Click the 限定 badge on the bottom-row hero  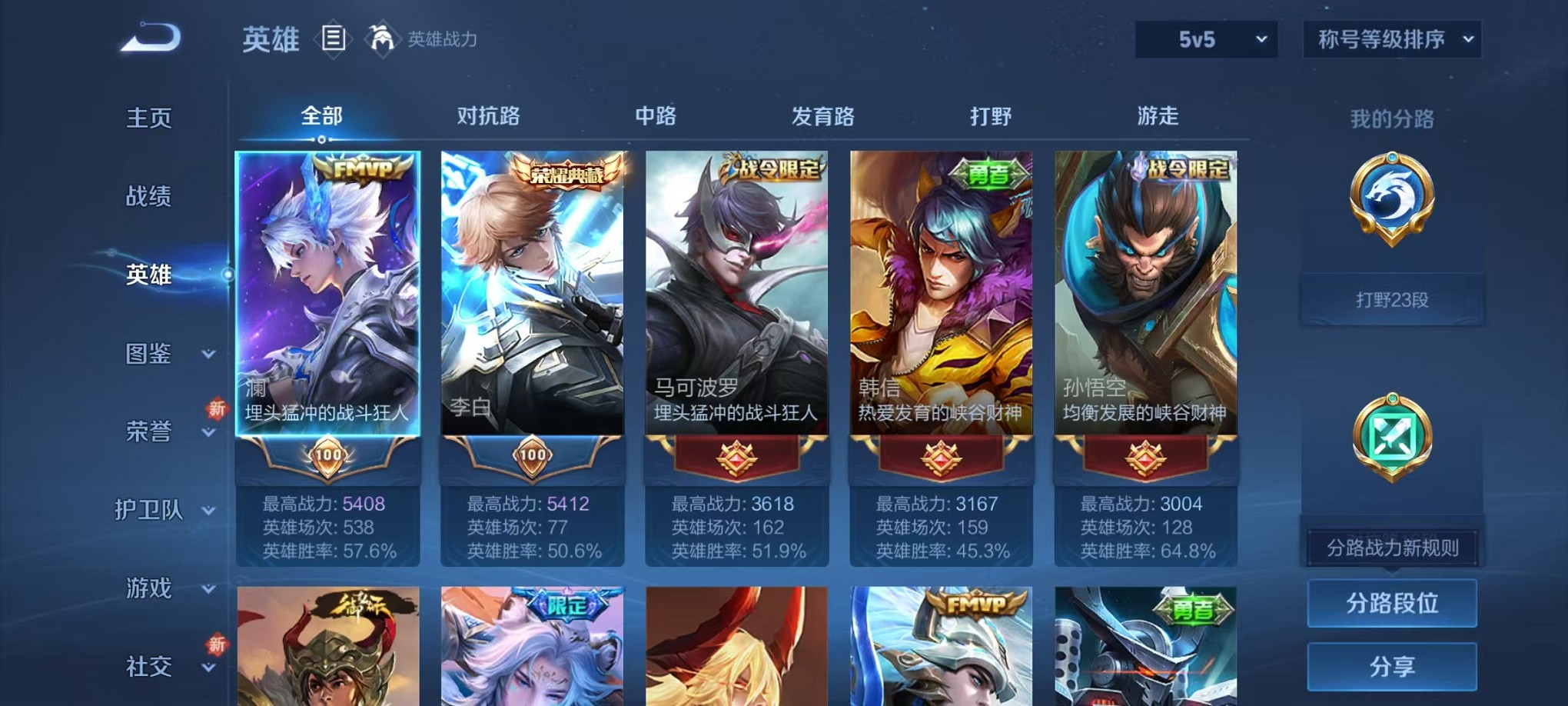tap(566, 604)
